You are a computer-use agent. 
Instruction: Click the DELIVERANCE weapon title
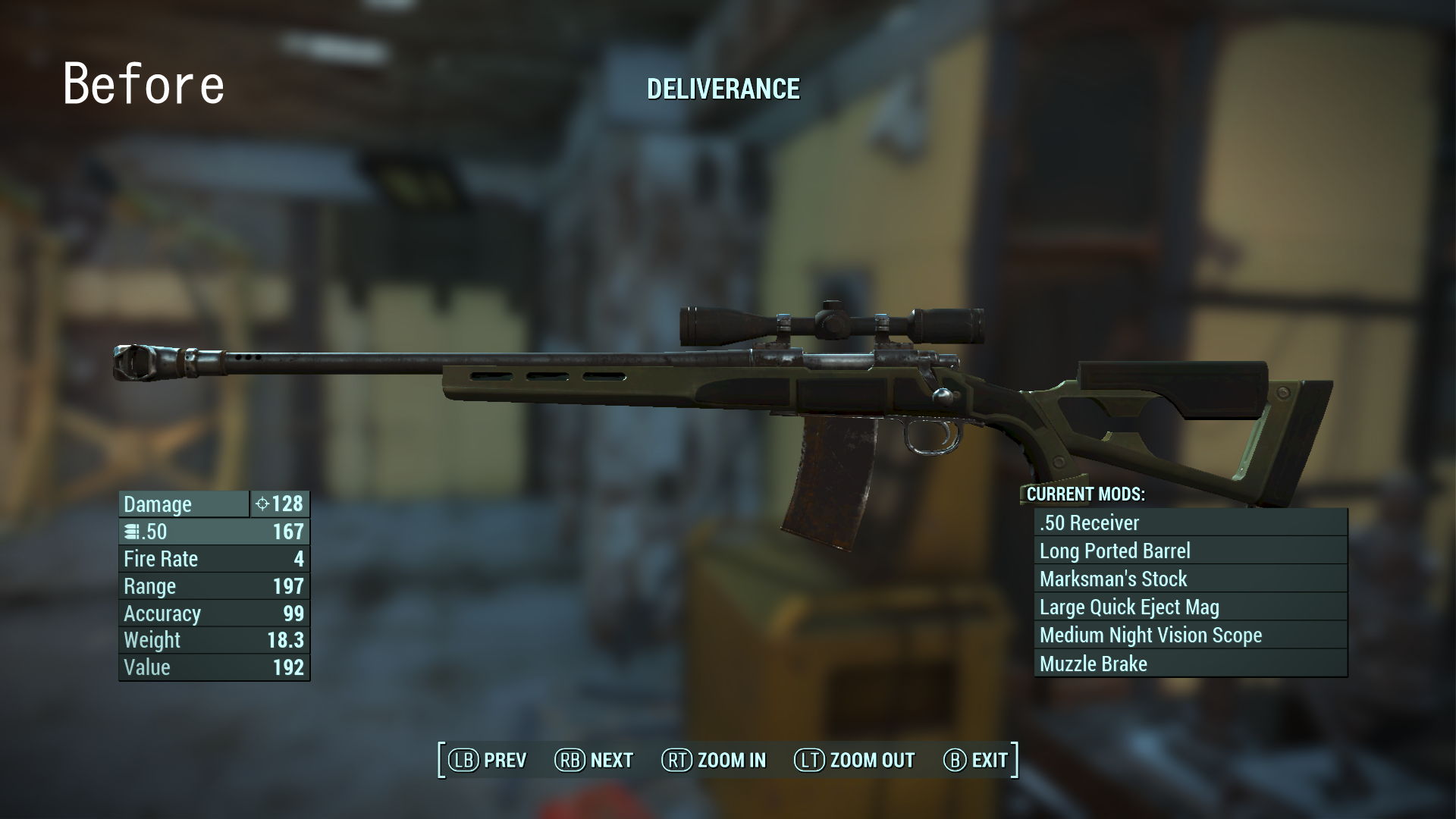[x=723, y=89]
